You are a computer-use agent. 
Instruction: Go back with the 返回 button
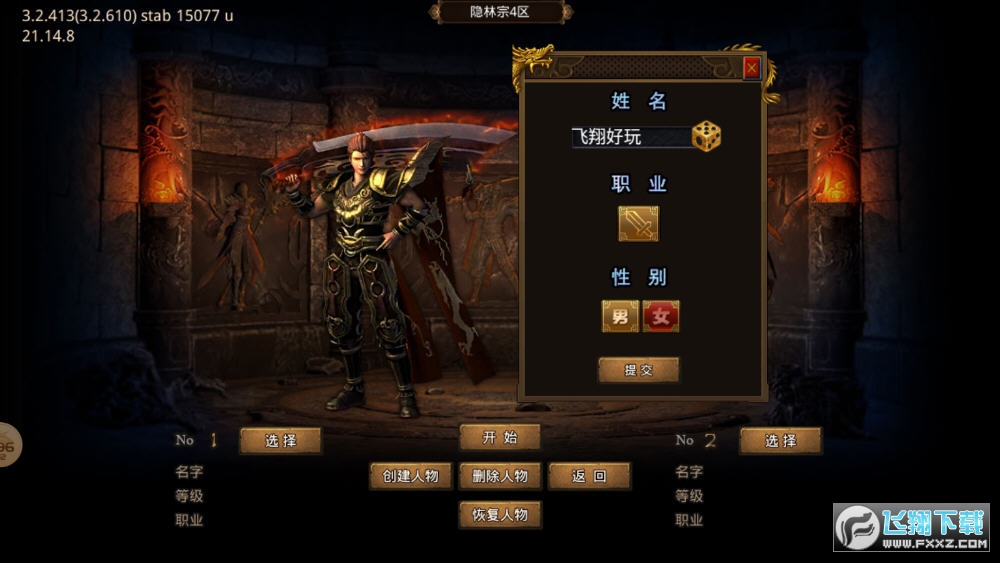pos(589,476)
